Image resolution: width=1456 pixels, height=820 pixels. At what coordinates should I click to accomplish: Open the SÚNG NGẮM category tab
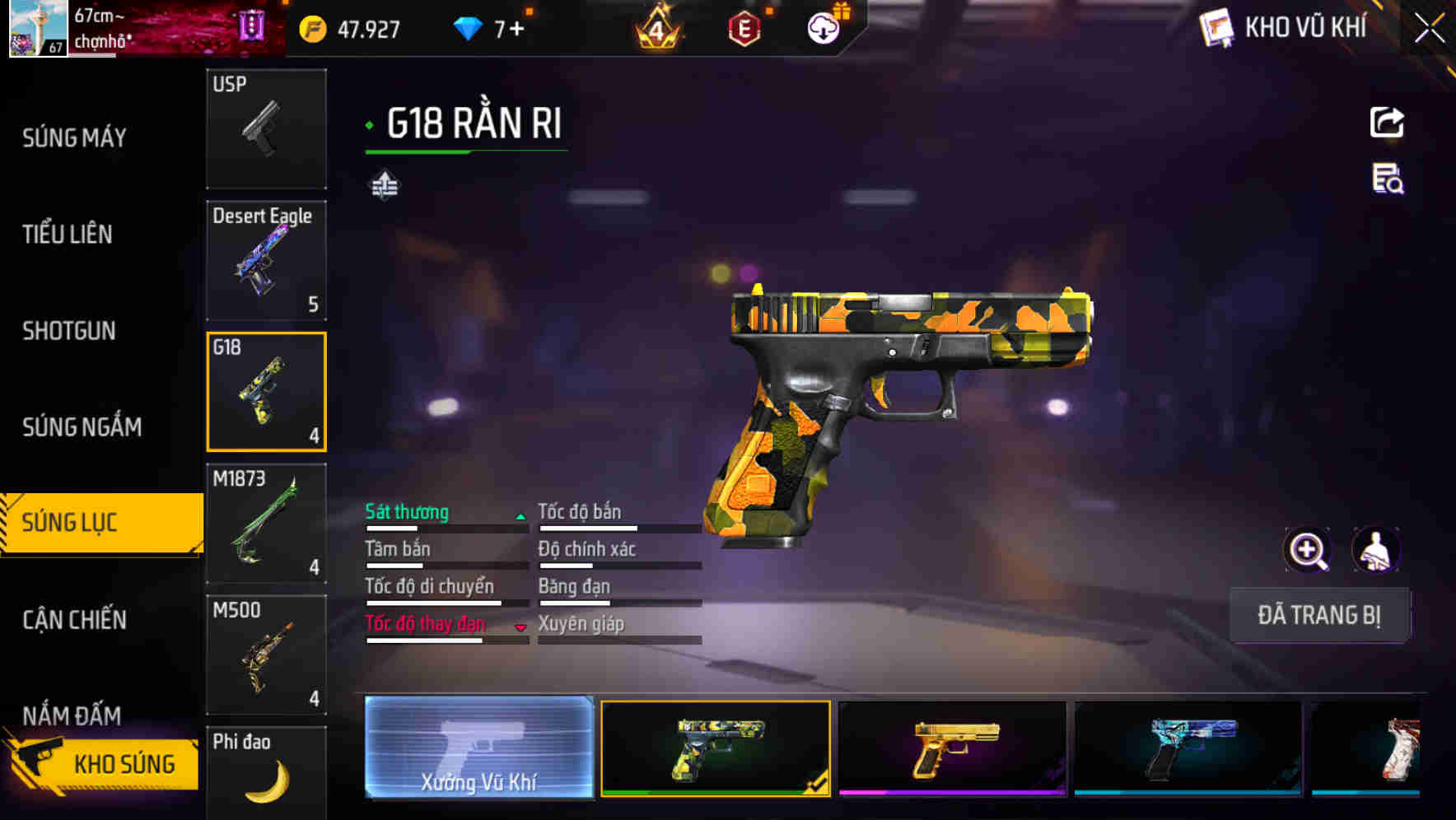click(81, 427)
